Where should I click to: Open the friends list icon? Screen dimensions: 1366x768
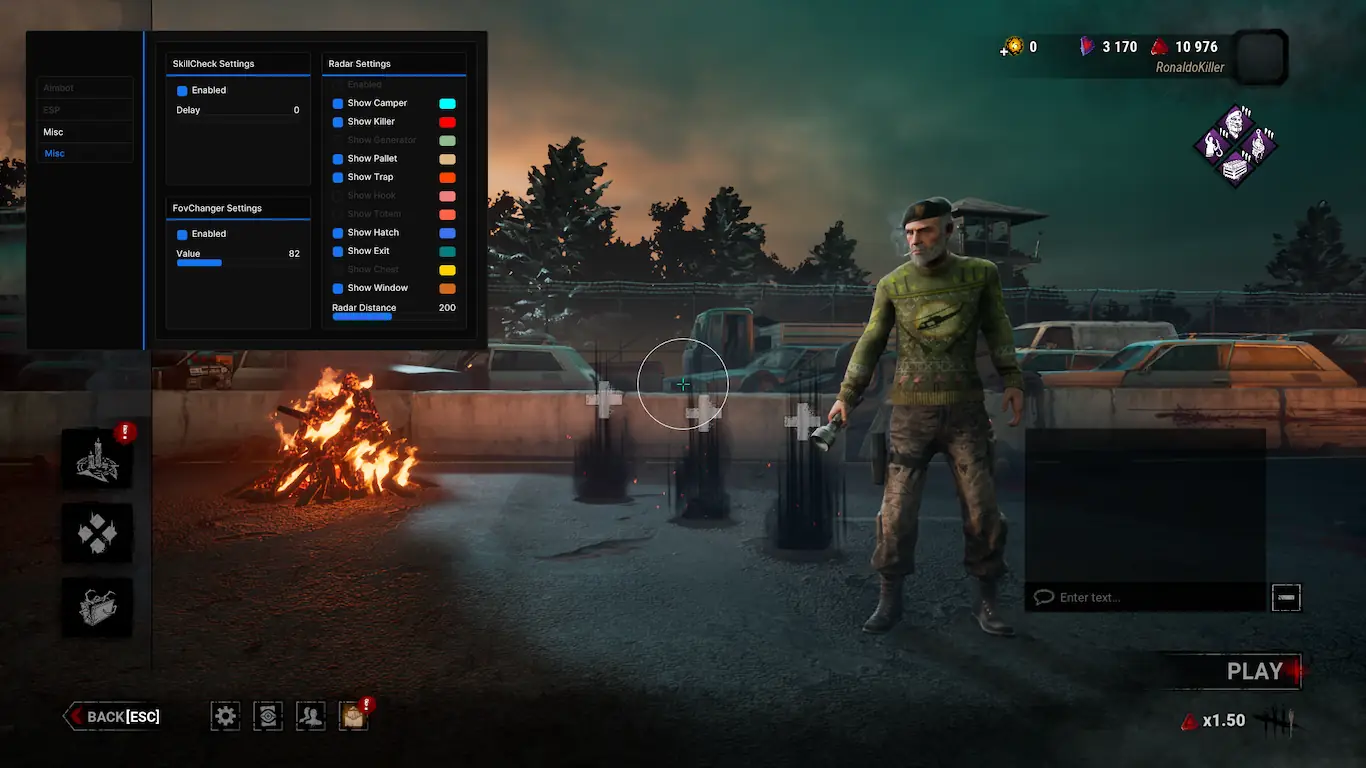311,715
